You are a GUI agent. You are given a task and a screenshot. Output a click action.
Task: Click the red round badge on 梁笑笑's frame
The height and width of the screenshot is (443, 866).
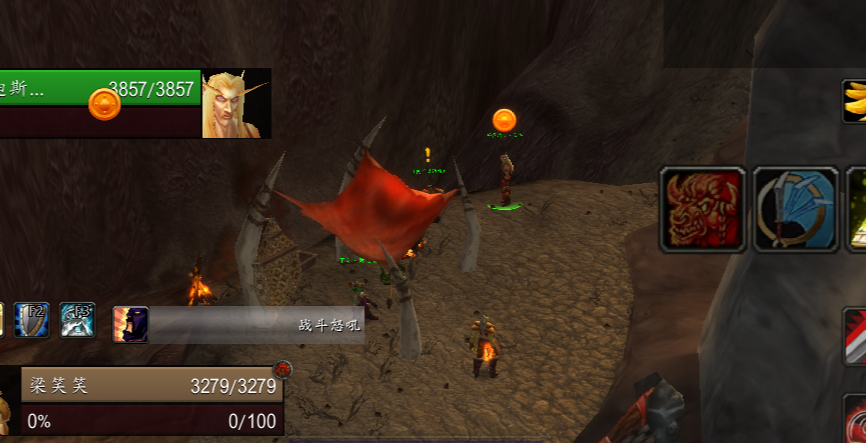[282, 369]
